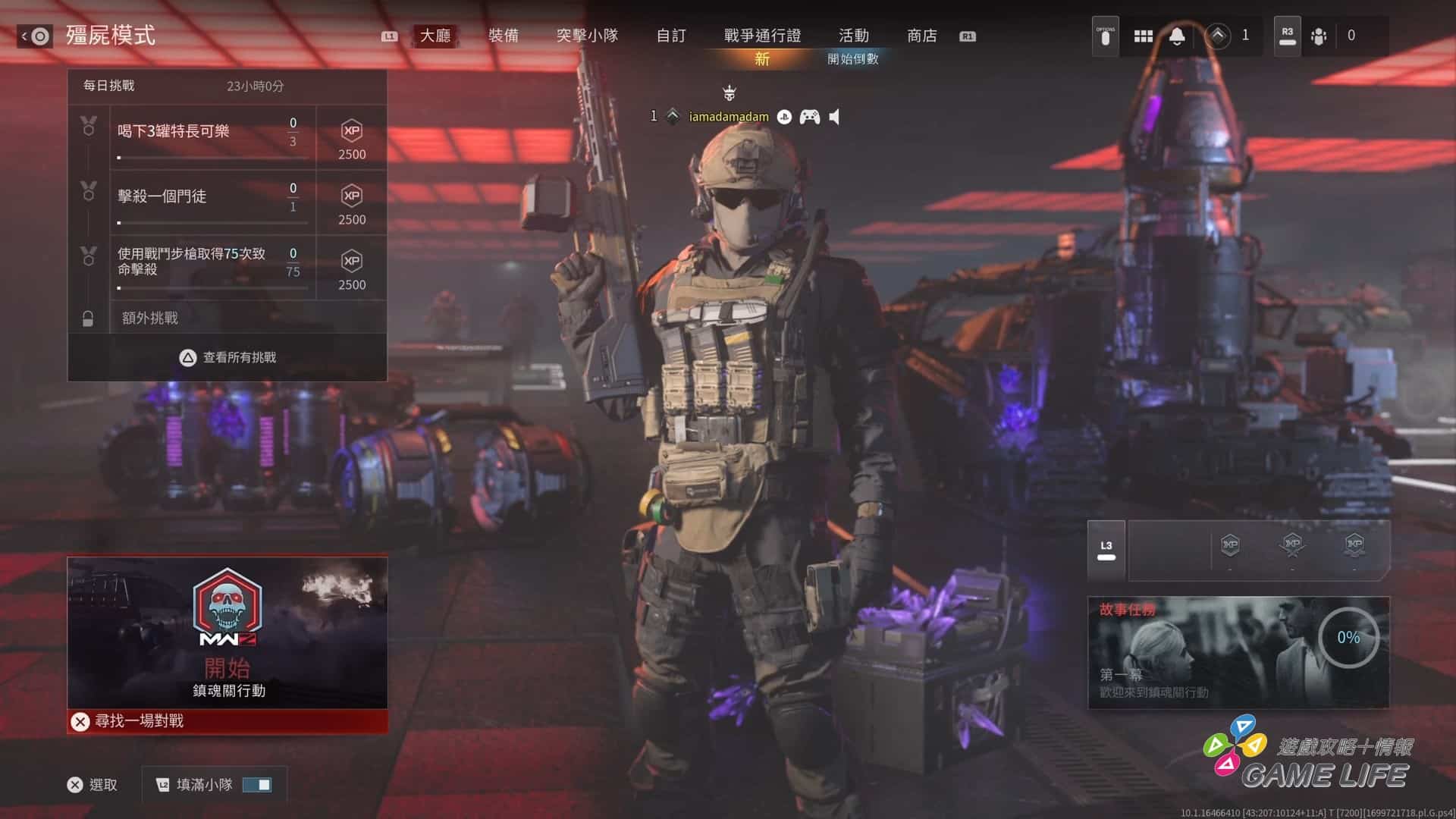Open the 裝備 loadout tab

[504, 36]
